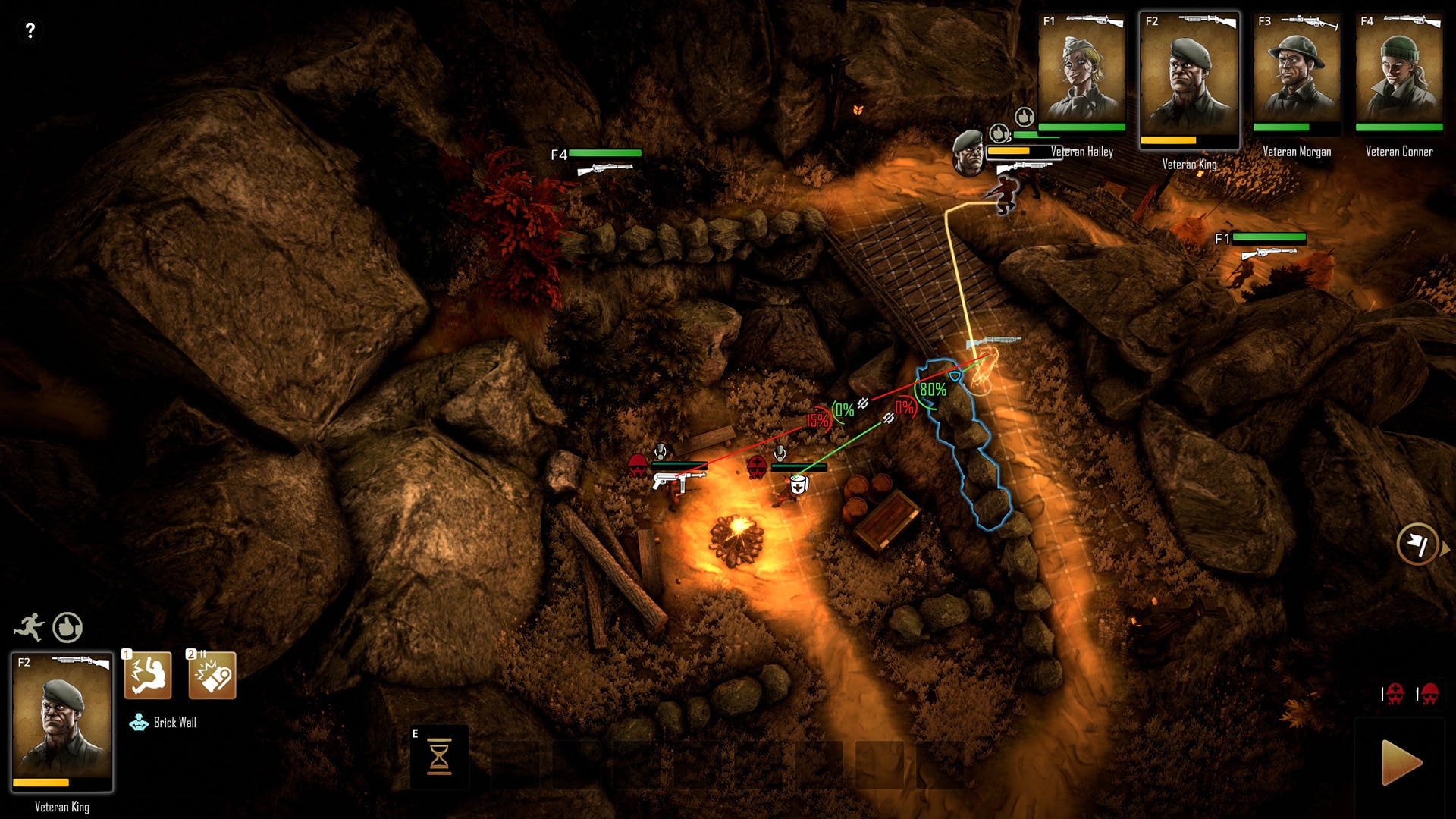Screen dimensions: 1456x819
Task: Click the large Veteran King portrait card
Action: (62, 722)
